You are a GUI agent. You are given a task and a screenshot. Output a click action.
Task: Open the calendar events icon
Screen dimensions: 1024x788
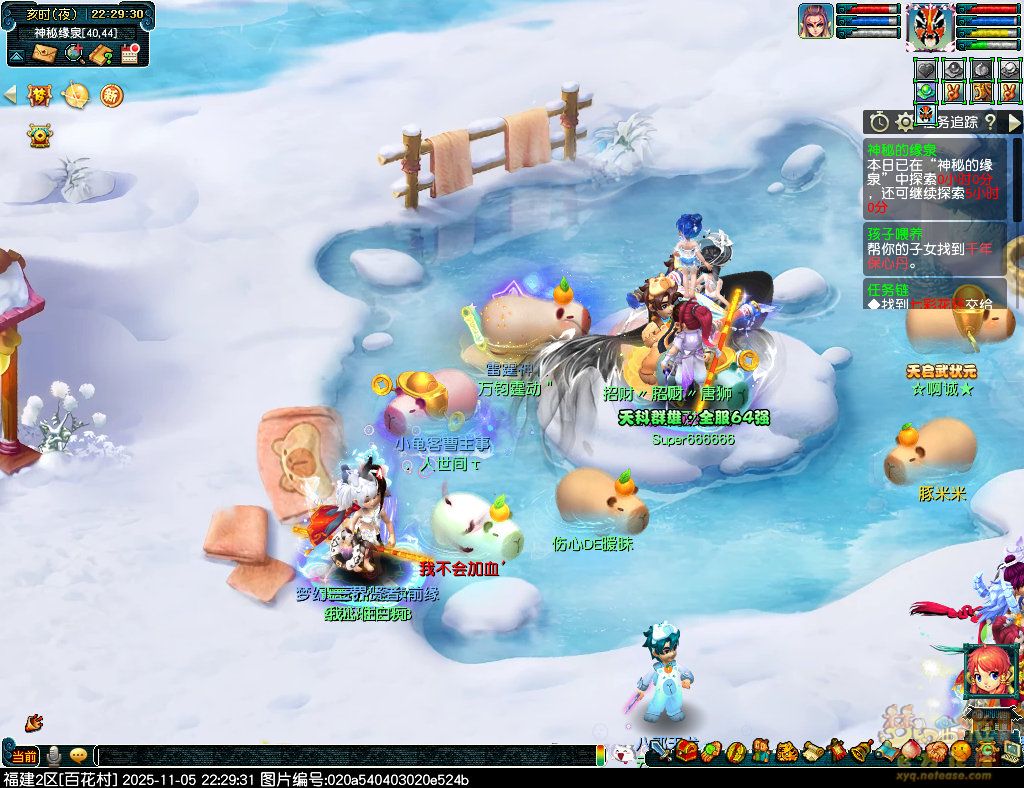click(129, 54)
